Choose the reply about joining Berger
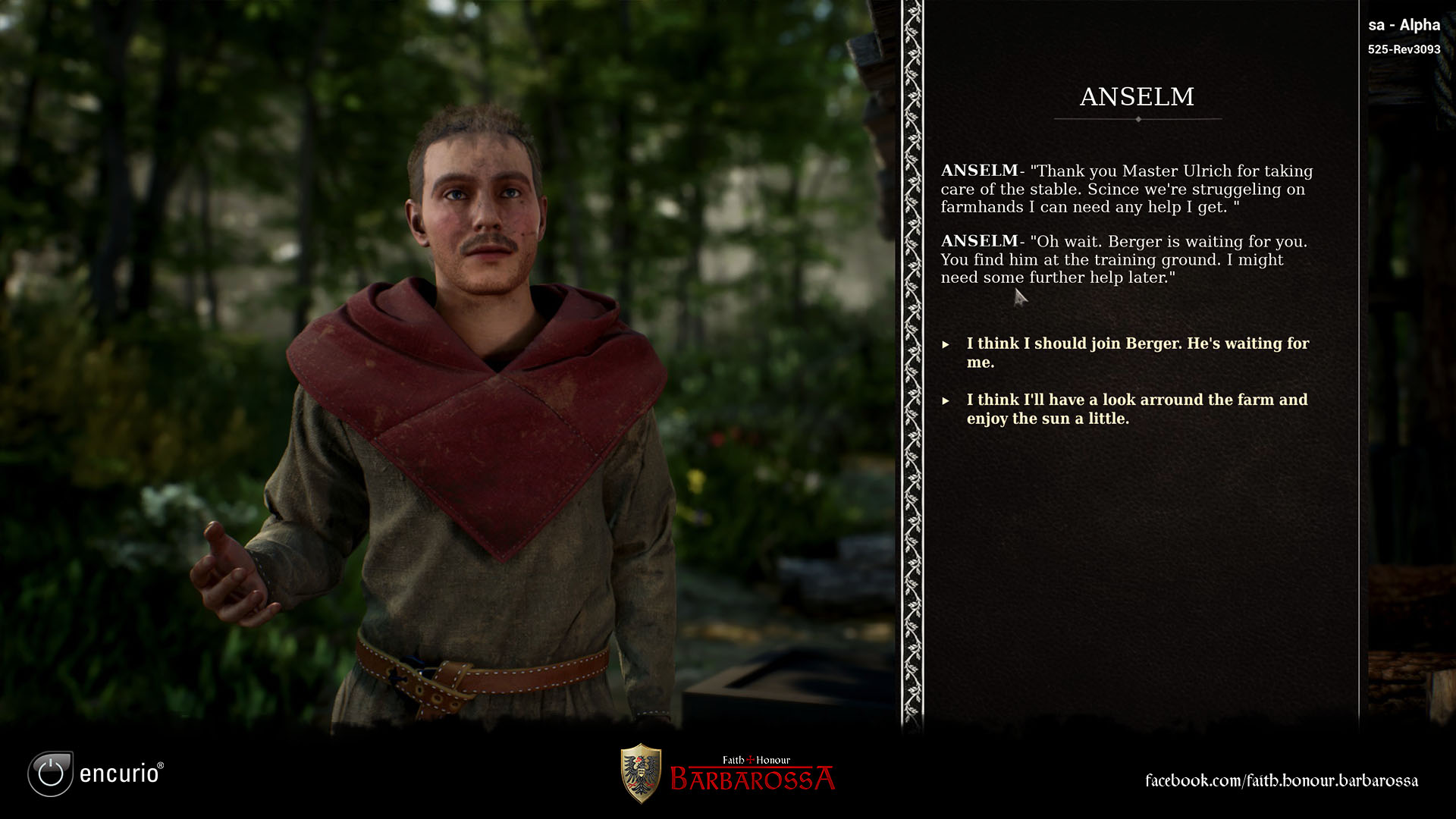This screenshot has width=1456, height=819. coord(1137,353)
